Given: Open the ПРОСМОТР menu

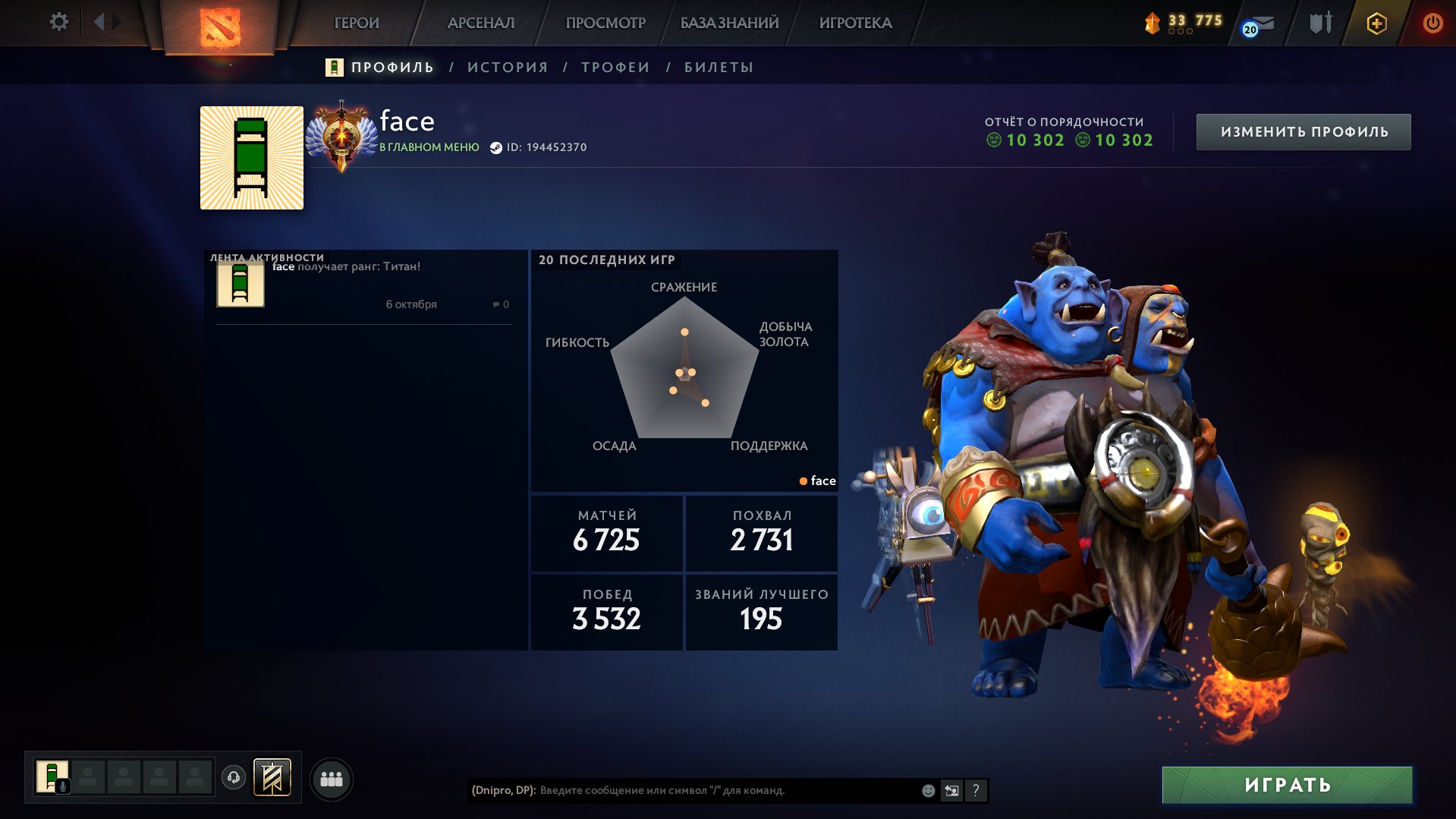Looking at the screenshot, I should click(x=605, y=23).
